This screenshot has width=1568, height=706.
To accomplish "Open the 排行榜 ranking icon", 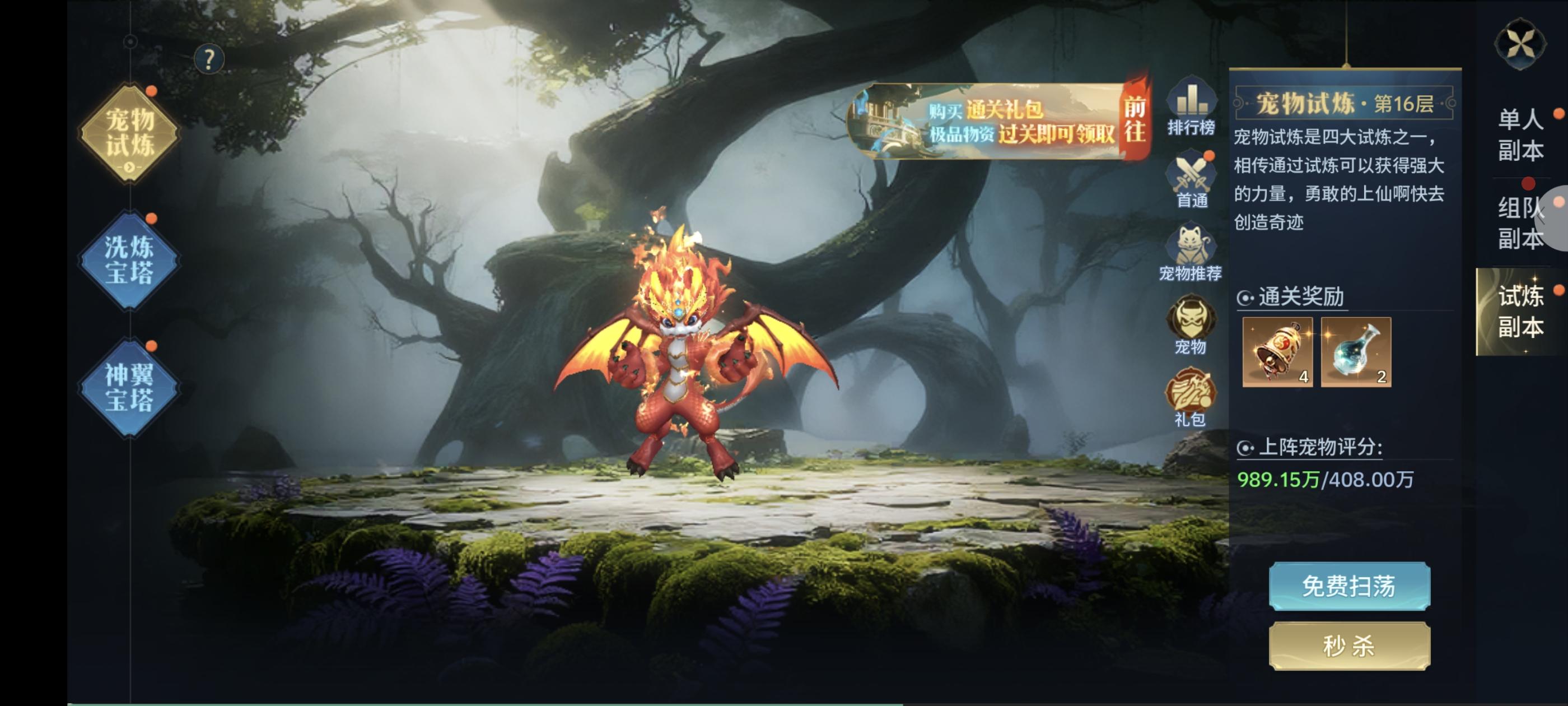I will coord(1191,107).
